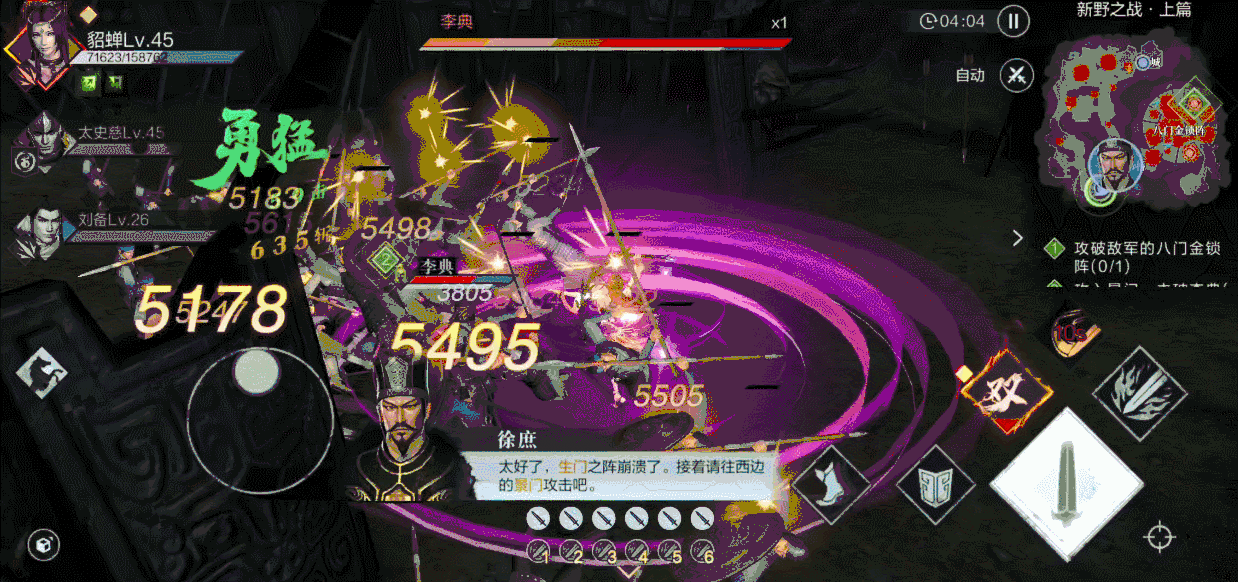Viewport: 1238px width, 582px height.
Task: Collapse the quest panel with the arrow
Action: (x=1018, y=238)
